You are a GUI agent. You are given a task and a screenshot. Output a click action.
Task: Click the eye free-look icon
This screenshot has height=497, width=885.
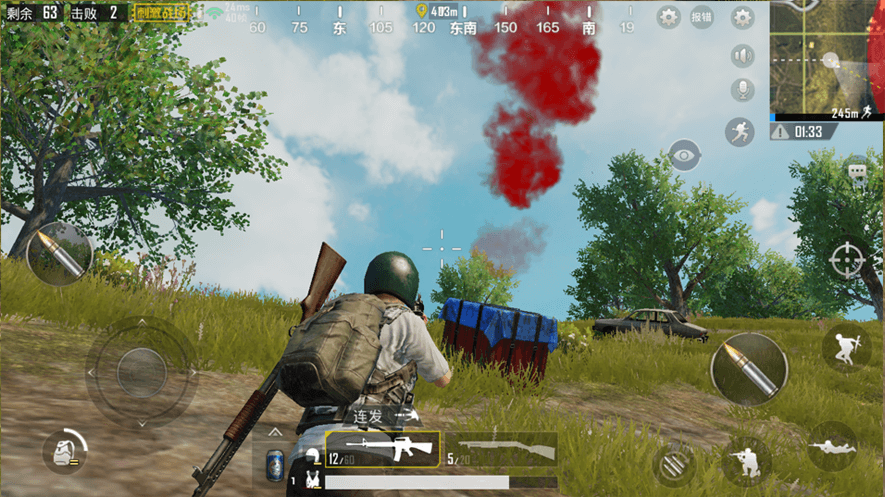pyautogui.click(x=684, y=155)
